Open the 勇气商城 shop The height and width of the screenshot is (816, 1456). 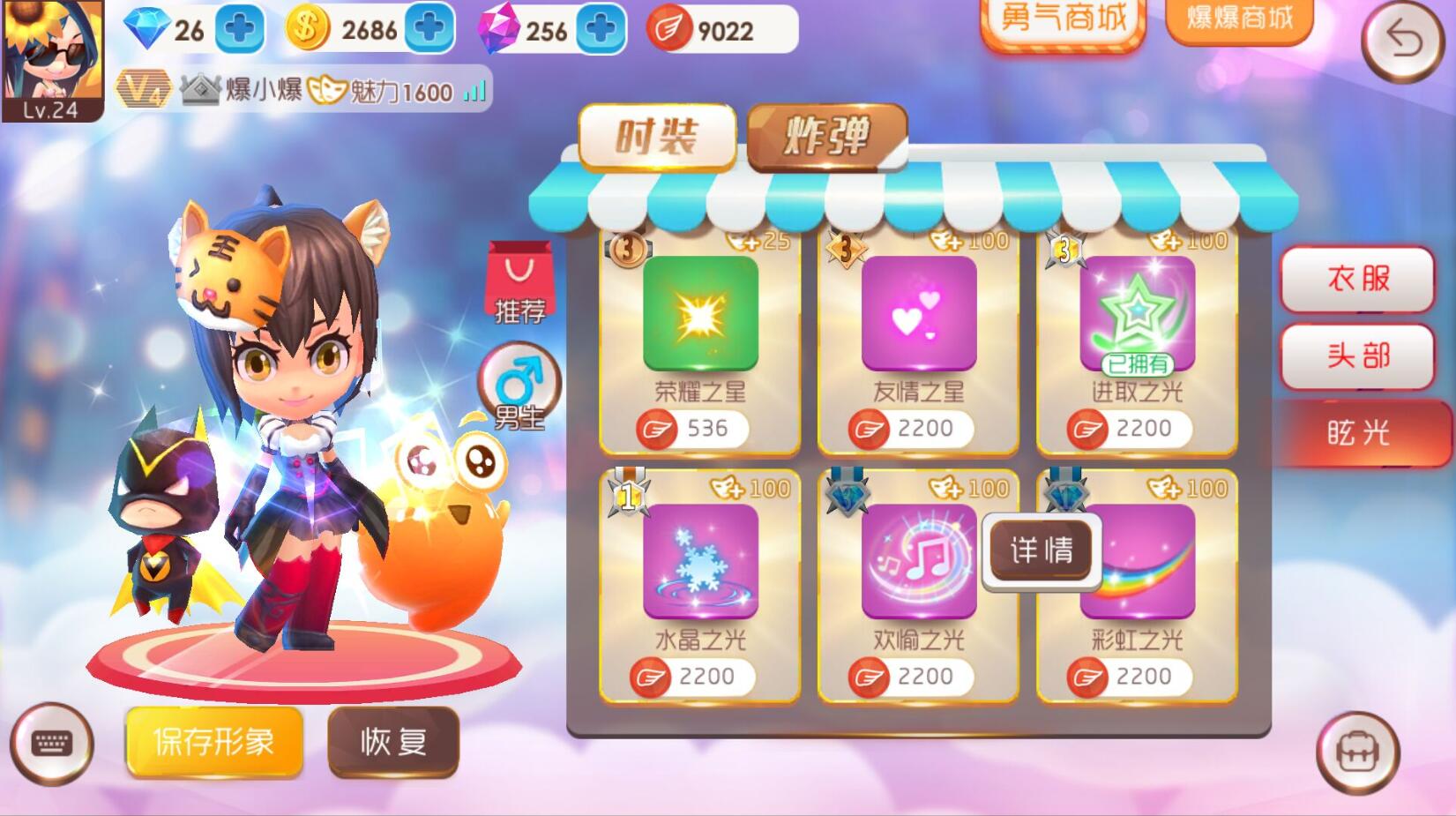[1063, 19]
